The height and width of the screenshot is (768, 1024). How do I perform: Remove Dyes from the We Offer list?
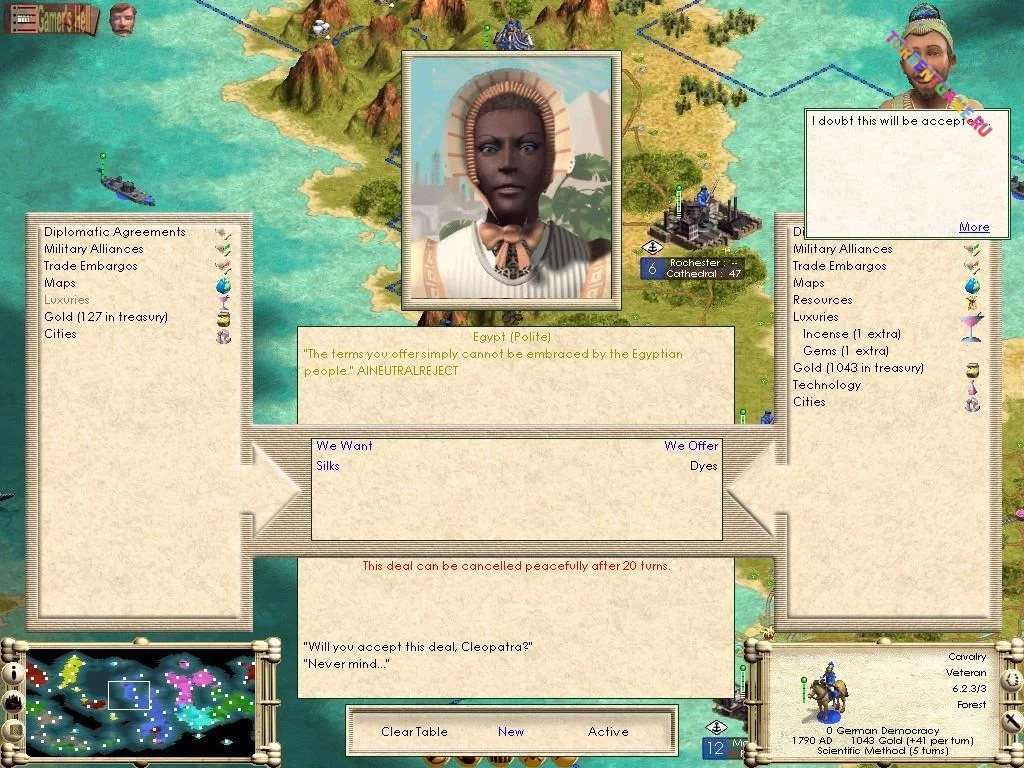703,466
